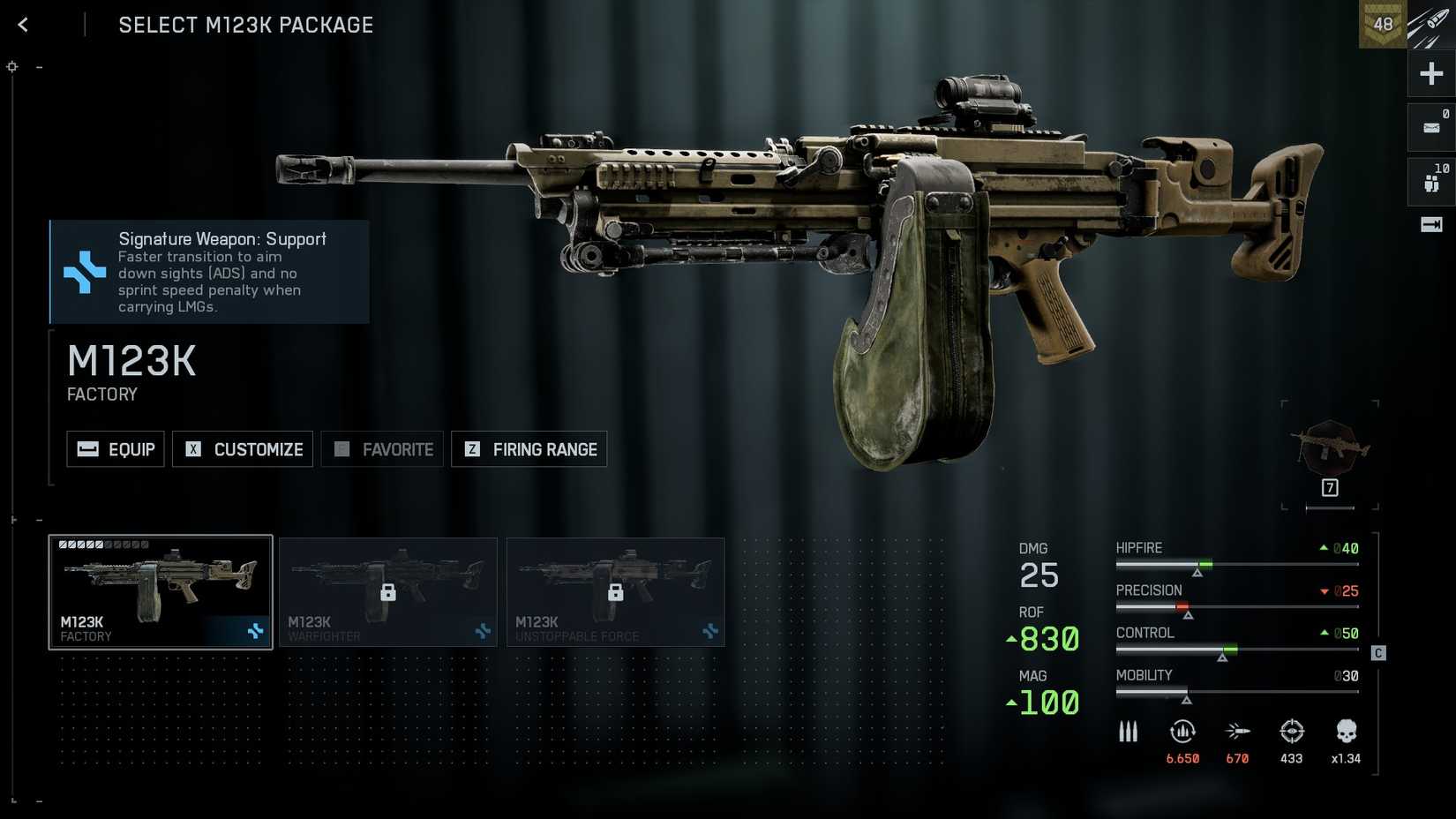The image size is (1456, 819).
Task: Mark the weapon as Favorite
Action: click(x=382, y=449)
